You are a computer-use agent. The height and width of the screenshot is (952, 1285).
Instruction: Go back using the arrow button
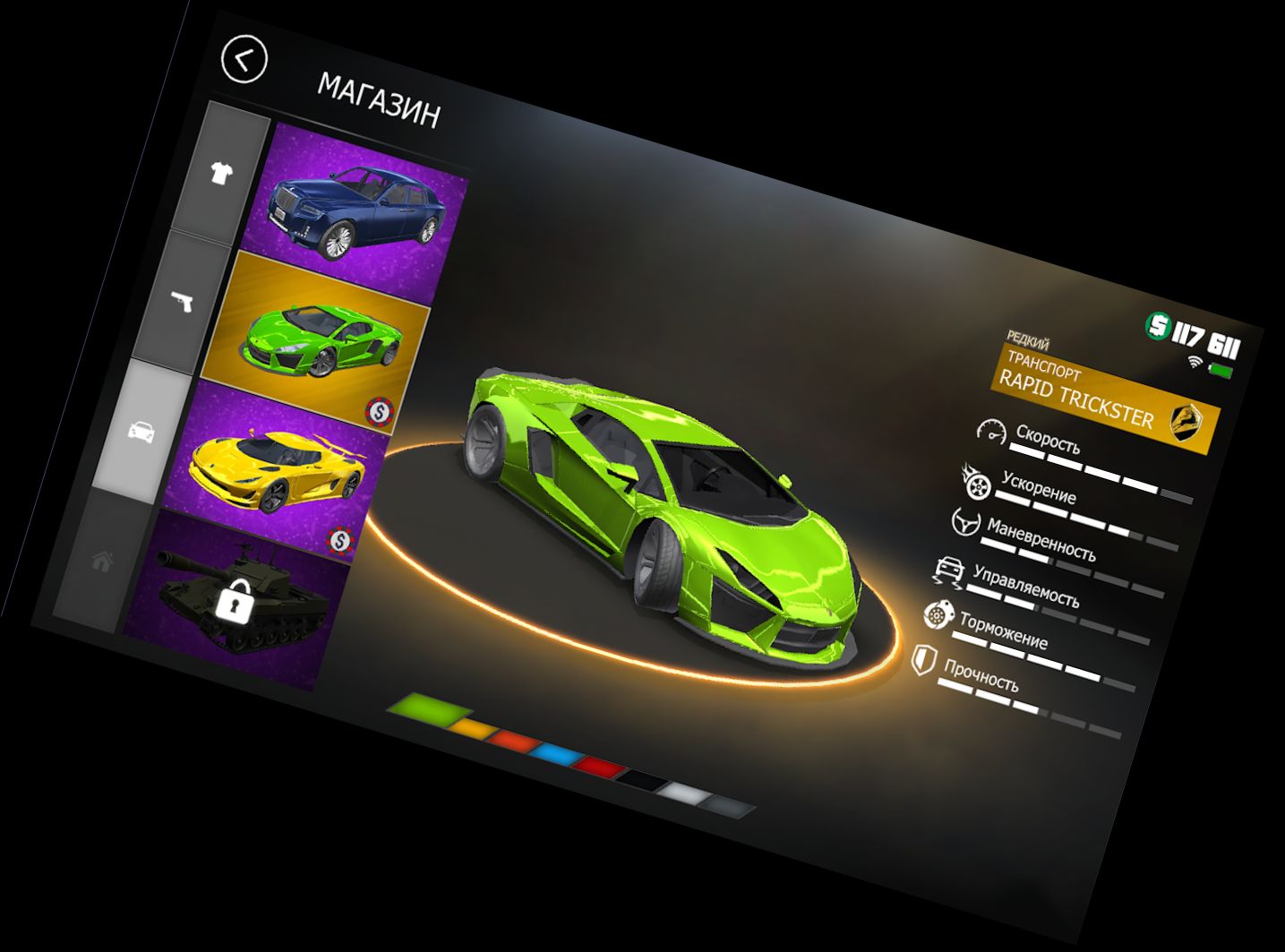tap(244, 60)
